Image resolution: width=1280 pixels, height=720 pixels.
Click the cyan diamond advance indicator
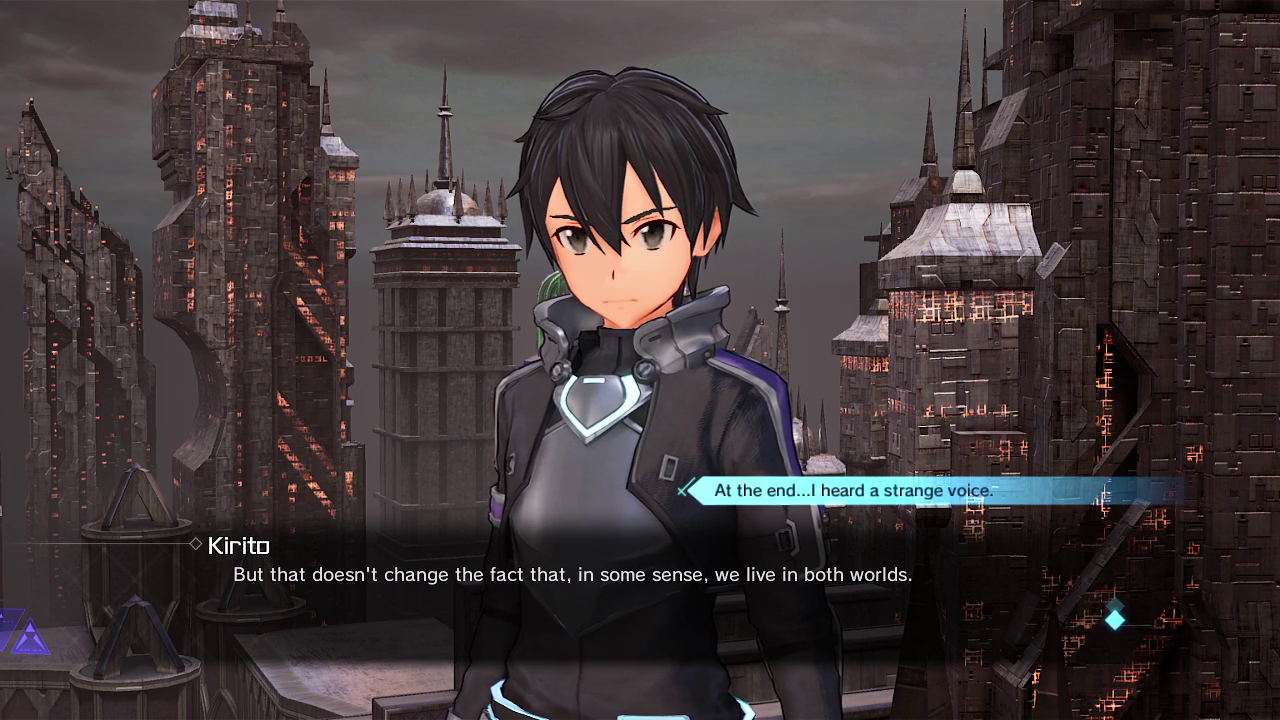1115,620
